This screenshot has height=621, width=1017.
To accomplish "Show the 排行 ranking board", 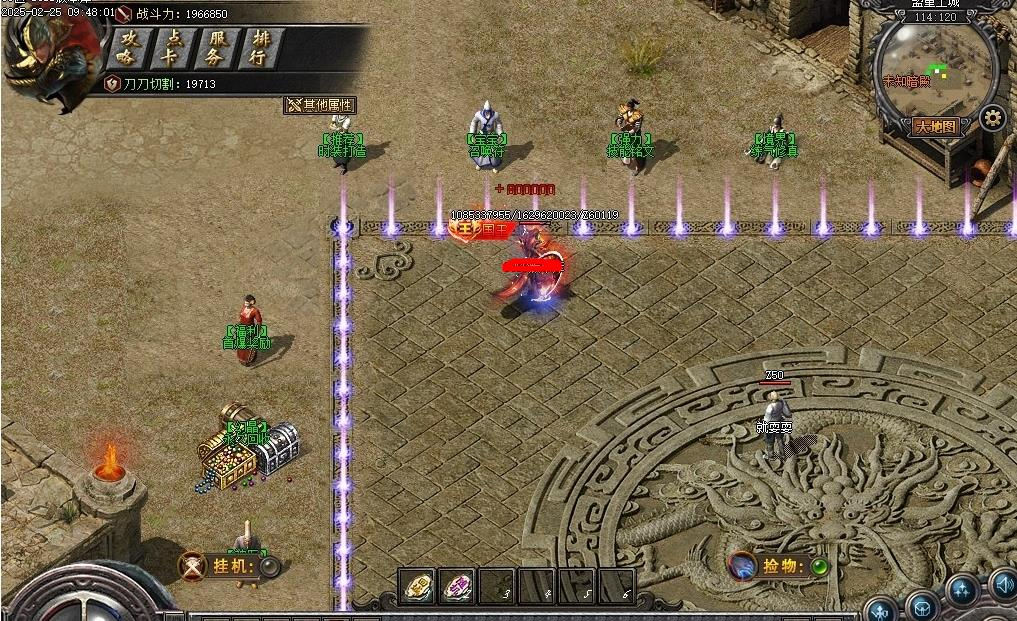I will pos(259,48).
